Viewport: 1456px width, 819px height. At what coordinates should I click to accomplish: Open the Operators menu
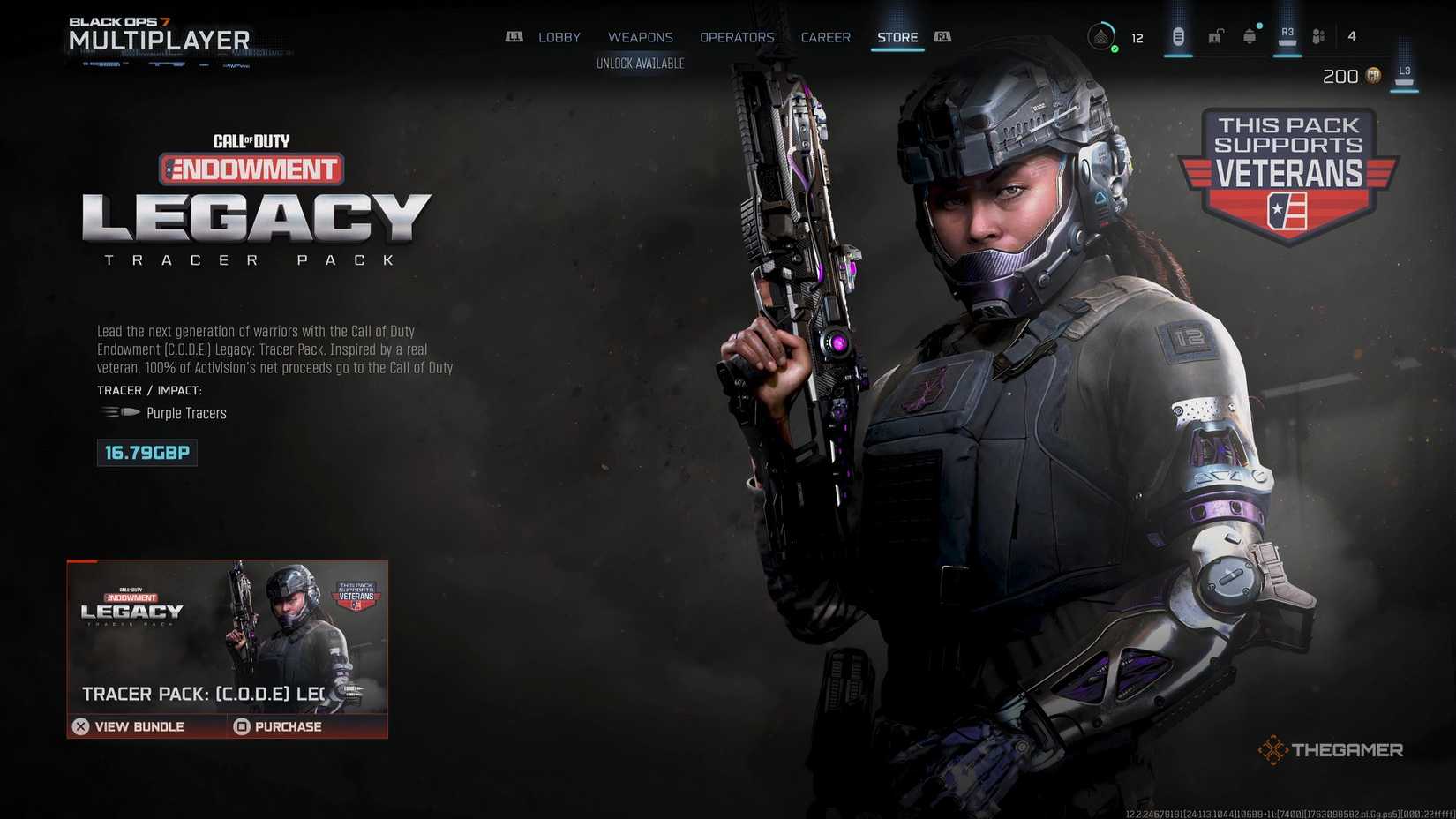tap(737, 37)
